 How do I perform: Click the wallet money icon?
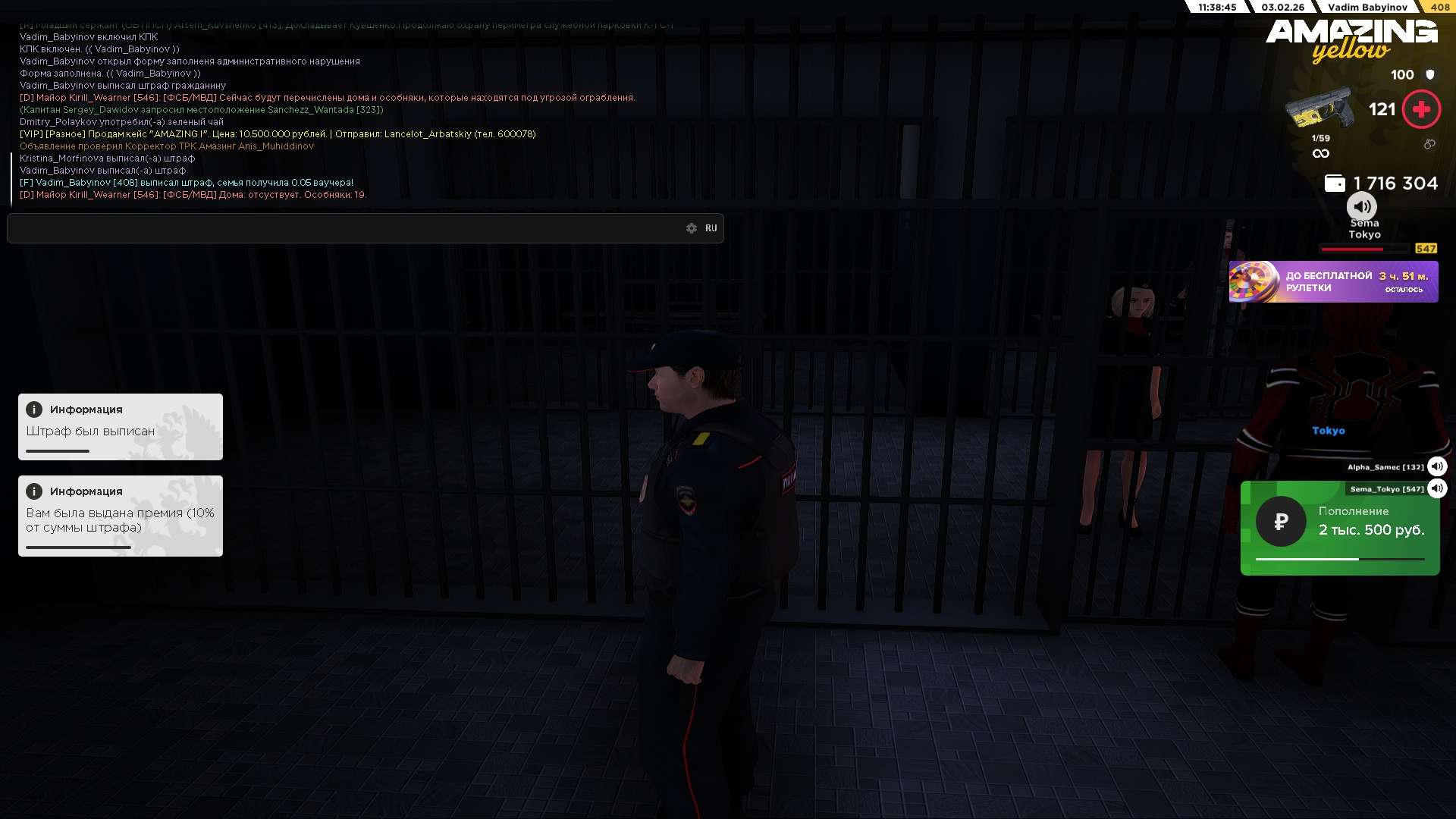pos(1335,184)
